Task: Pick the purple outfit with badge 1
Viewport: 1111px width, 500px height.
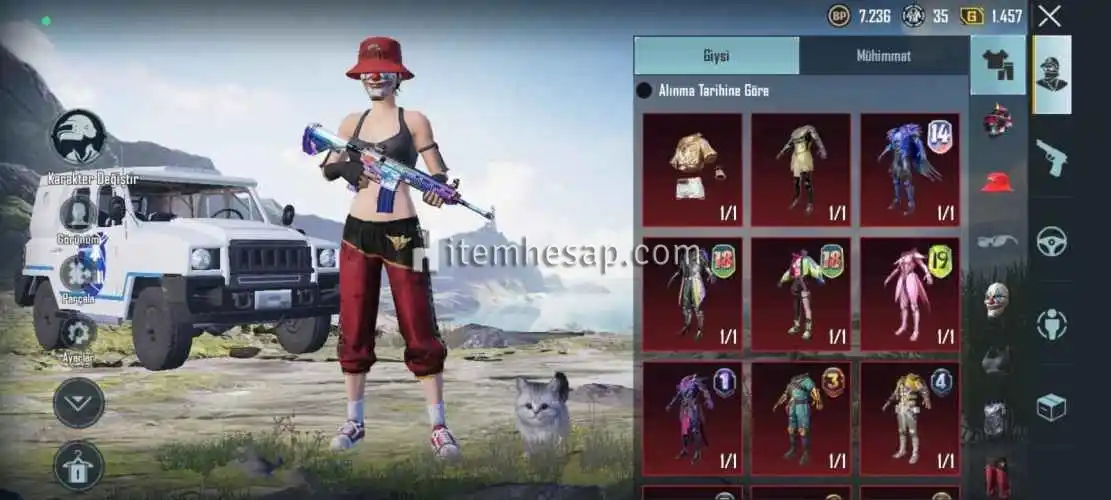Action: 692,418
